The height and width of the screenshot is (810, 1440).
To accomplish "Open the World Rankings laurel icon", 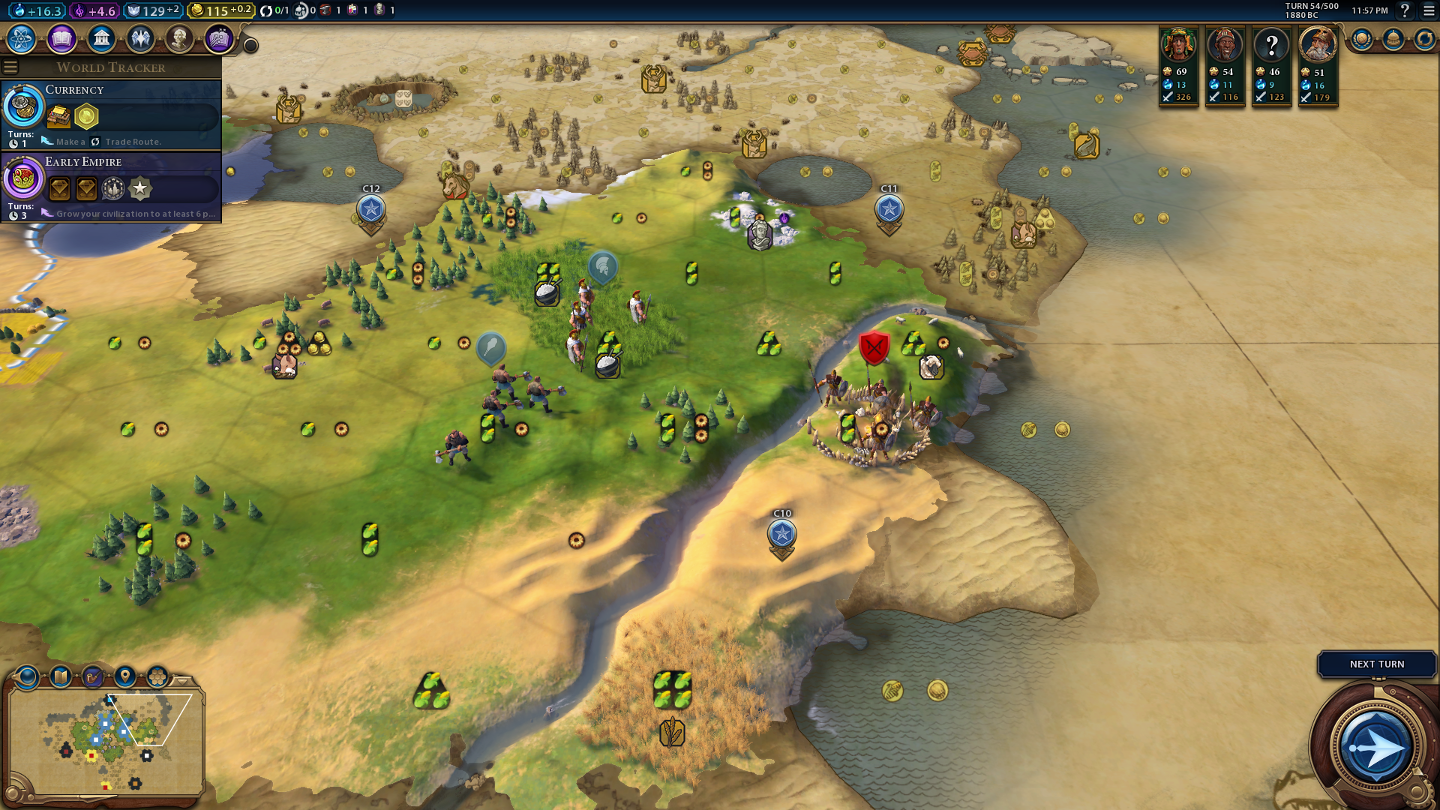I will coord(1362,39).
